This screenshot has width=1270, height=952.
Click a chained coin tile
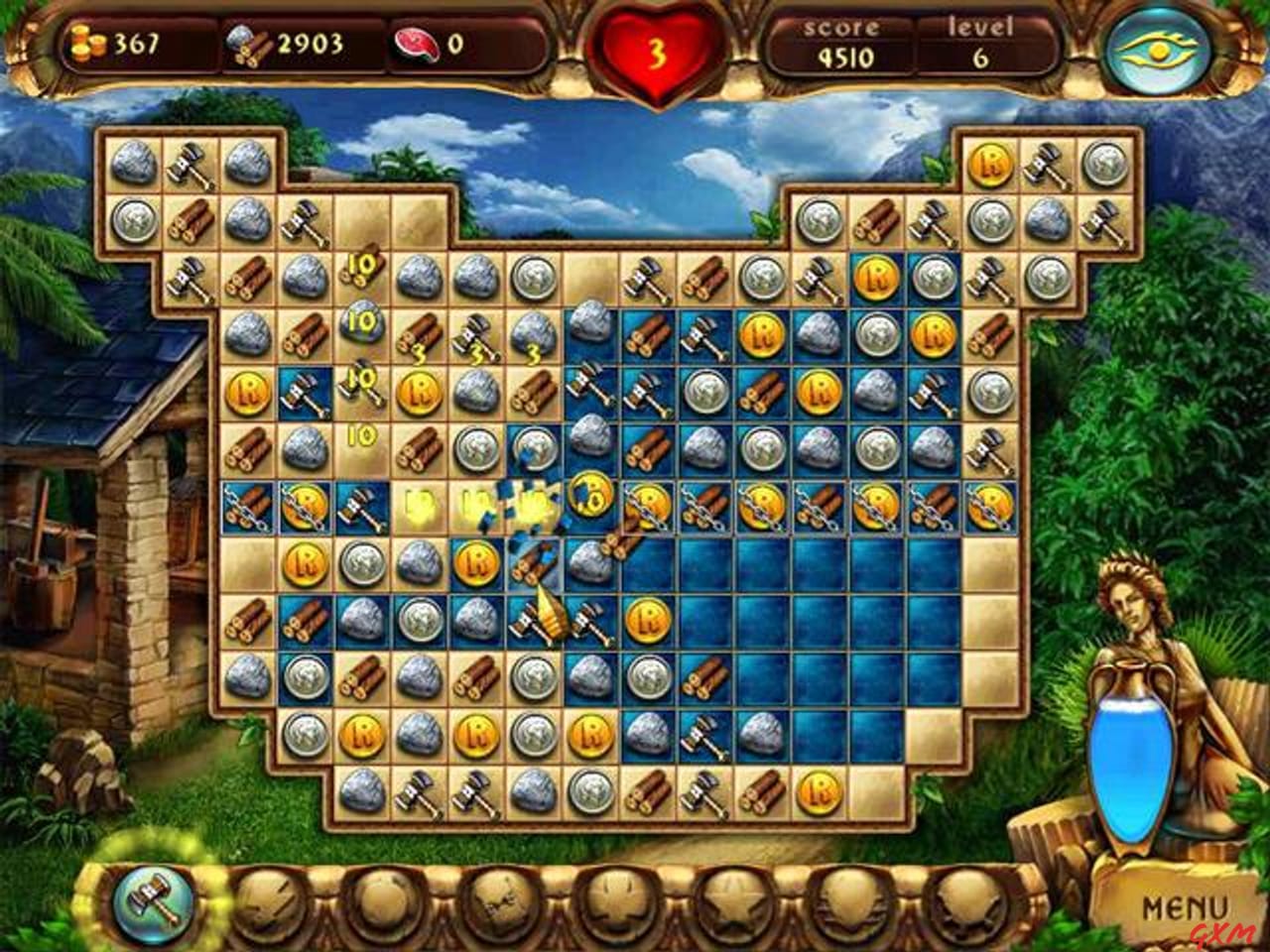(305, 505)
